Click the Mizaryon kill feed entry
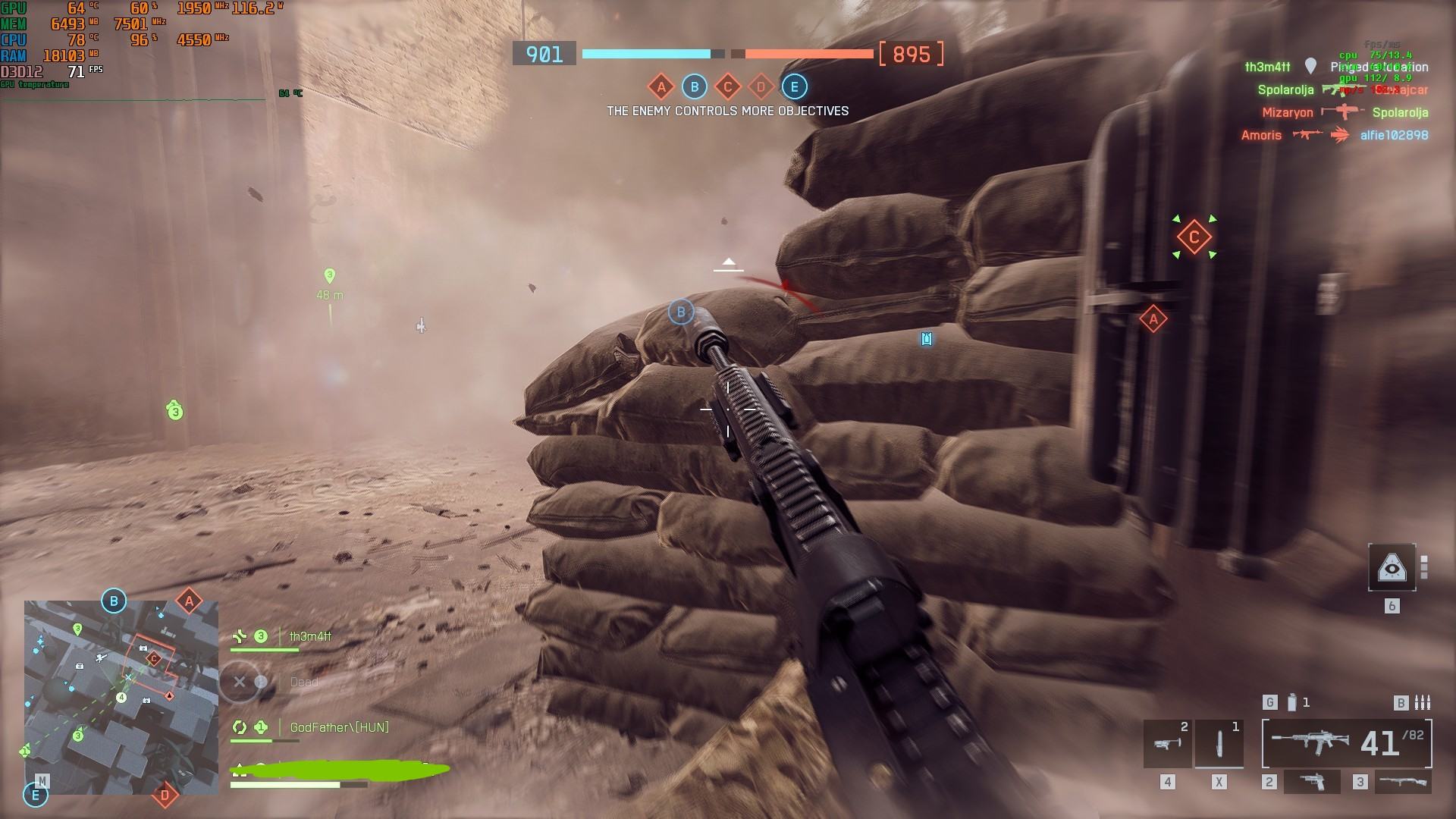 (1287, 113)
